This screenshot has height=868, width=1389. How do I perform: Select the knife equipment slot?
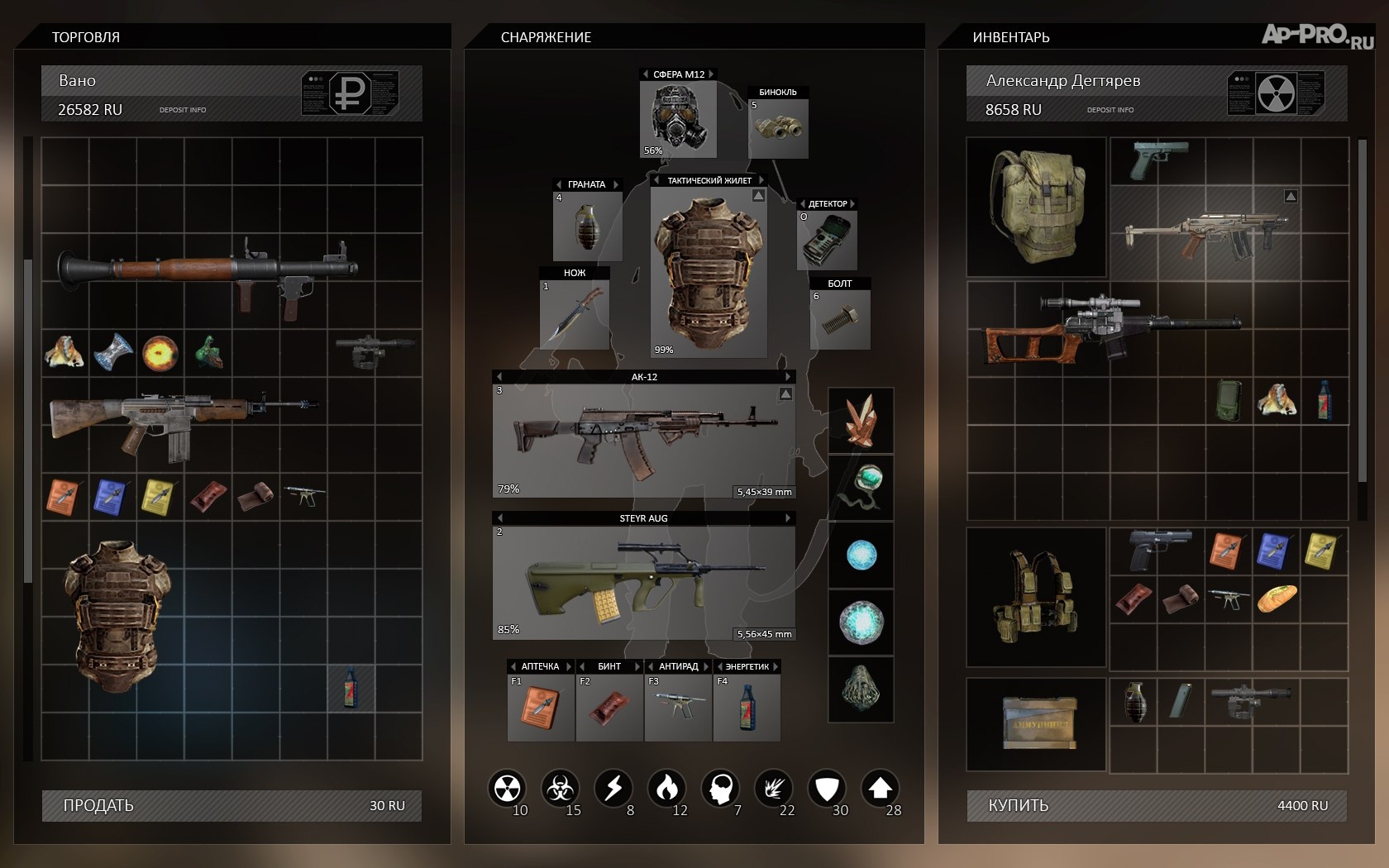[575, 316]
